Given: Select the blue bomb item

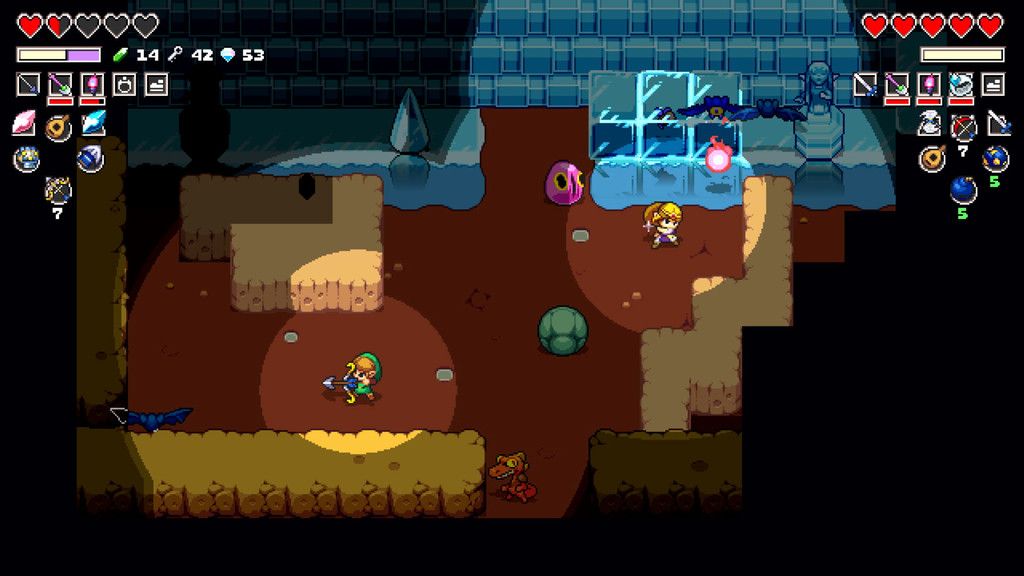Looking at the screenshot, I should point(963,188).
